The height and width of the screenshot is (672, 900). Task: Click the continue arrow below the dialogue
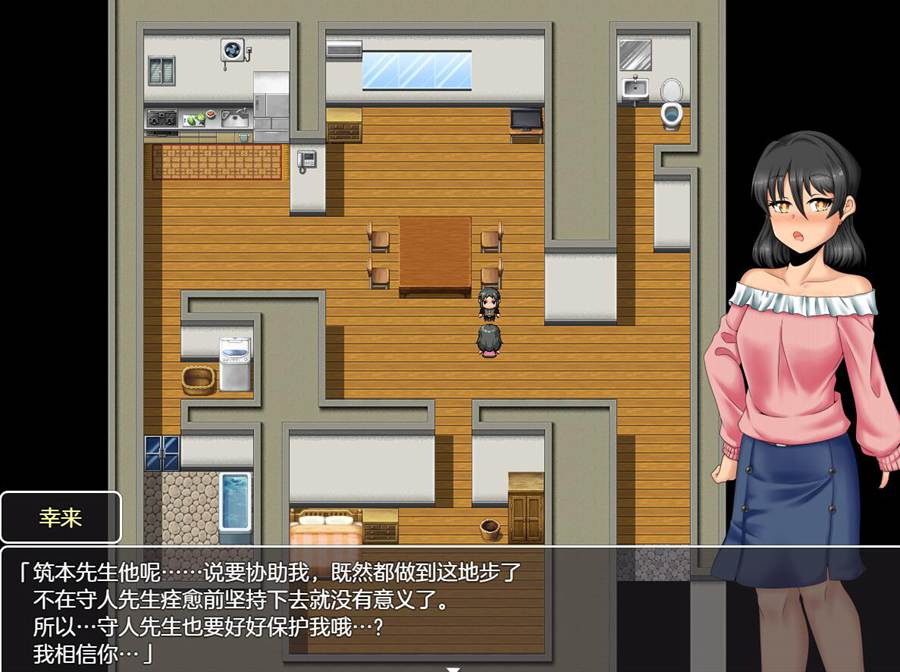[452, 667]
